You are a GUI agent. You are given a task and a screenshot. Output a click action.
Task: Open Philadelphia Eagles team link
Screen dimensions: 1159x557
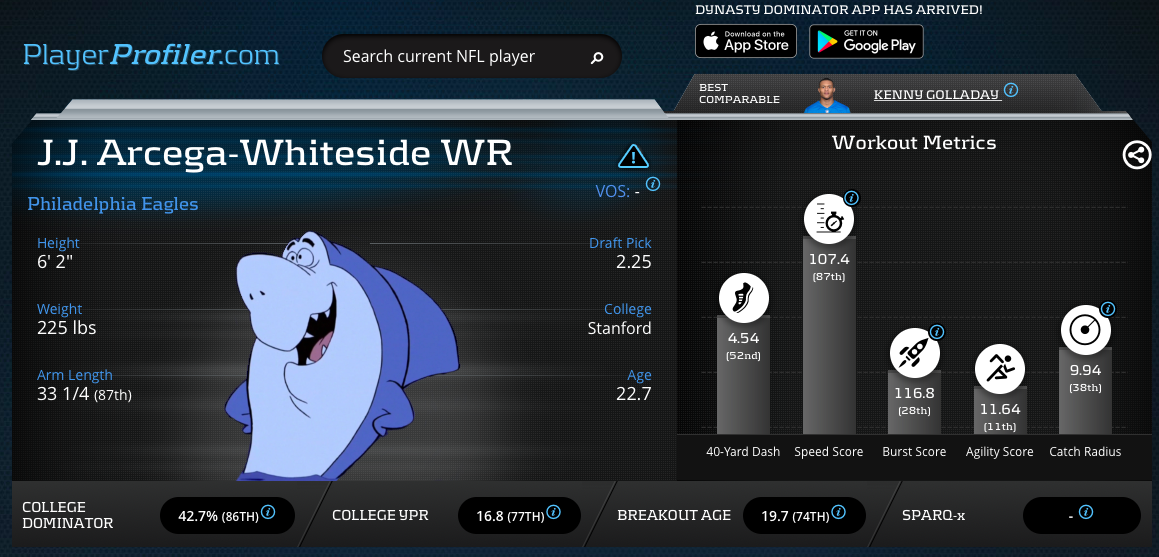pos(113,204)
